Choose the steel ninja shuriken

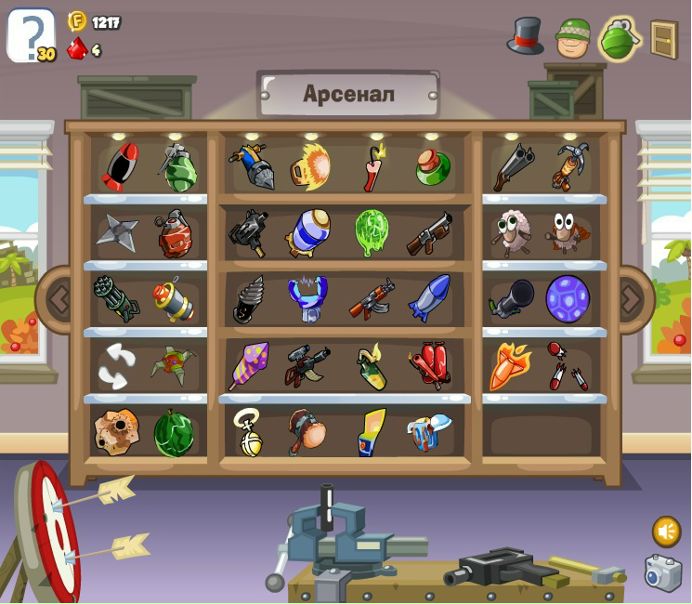[116, 232]
